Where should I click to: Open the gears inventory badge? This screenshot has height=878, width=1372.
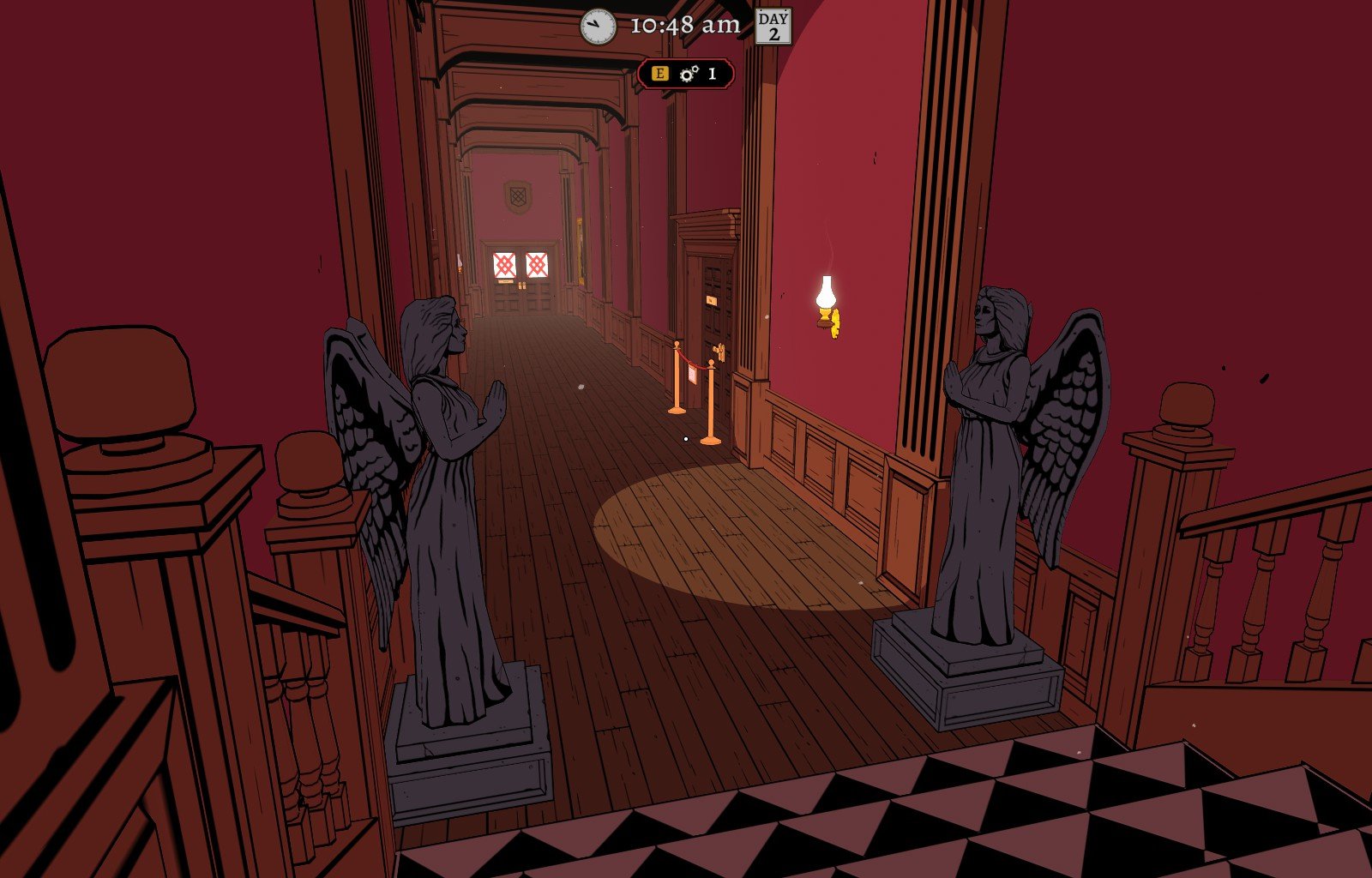click(x=686, y=74)
